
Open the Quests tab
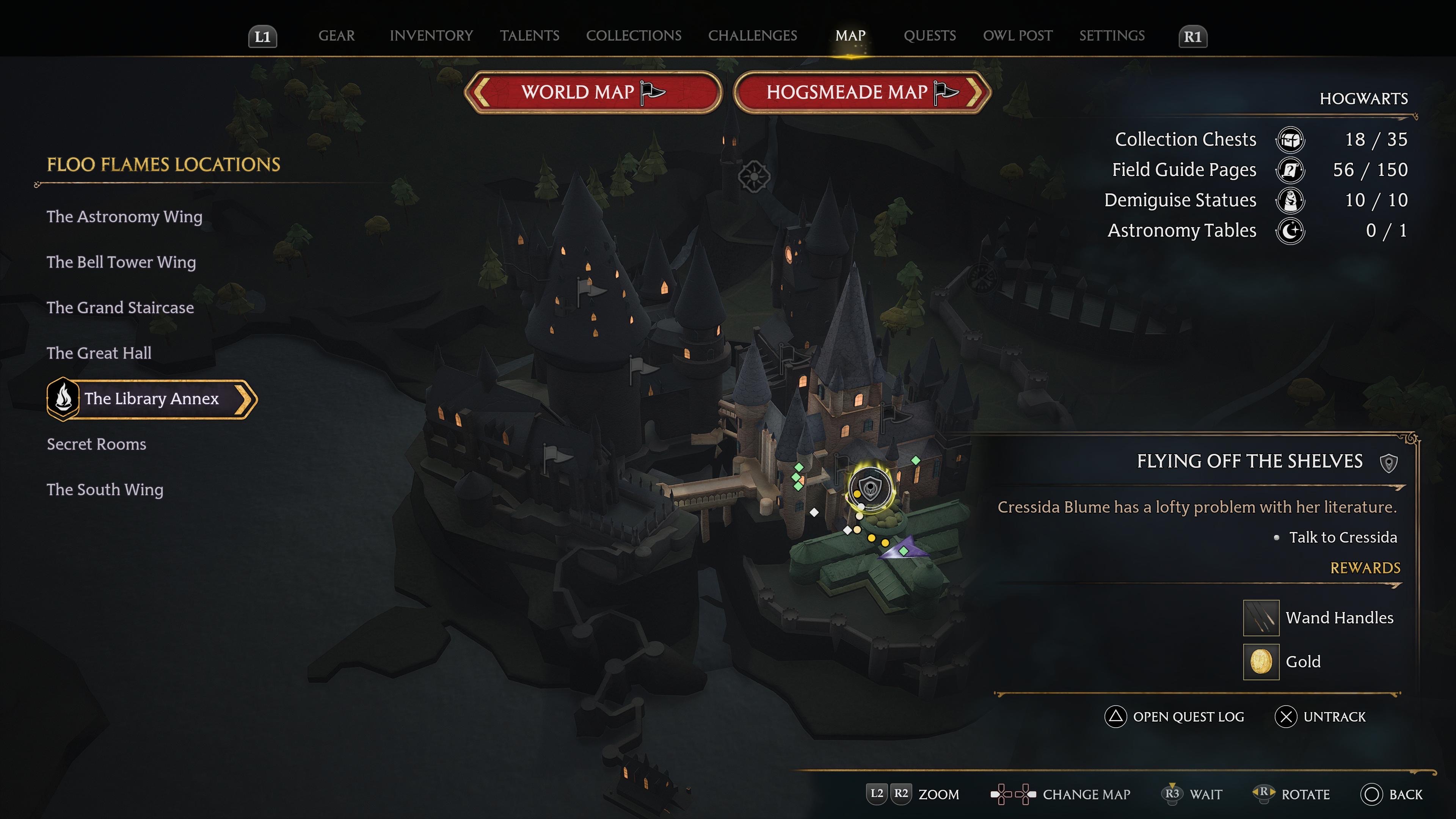pos(930,36)
